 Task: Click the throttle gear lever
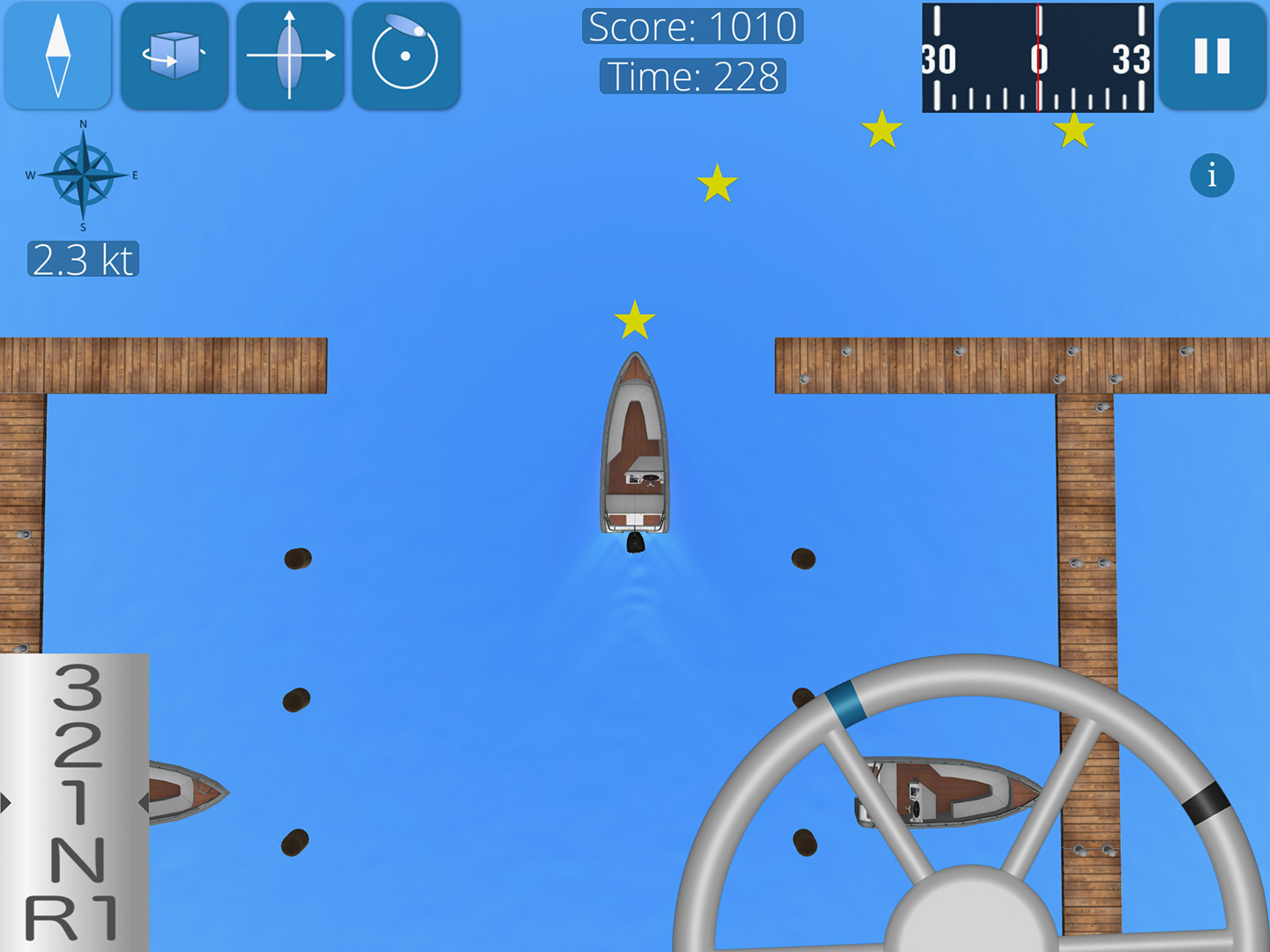75,802
